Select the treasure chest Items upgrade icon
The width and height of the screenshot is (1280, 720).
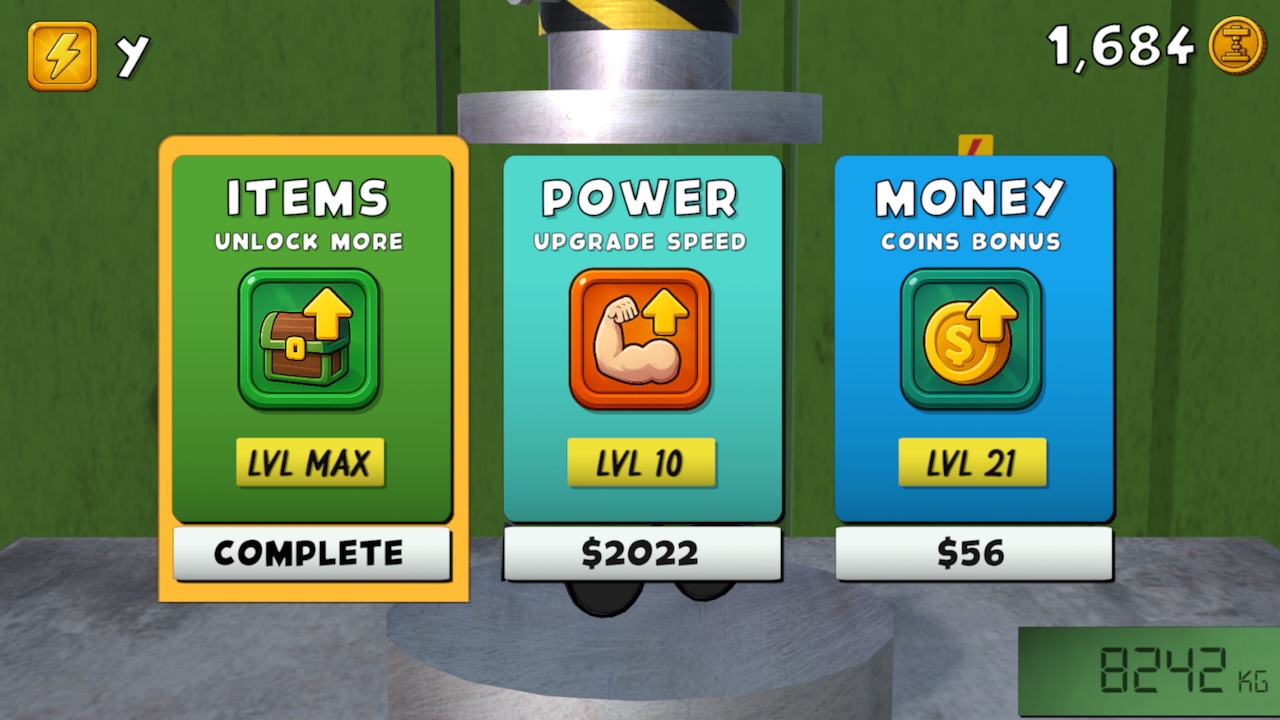(x=310, y=340)
